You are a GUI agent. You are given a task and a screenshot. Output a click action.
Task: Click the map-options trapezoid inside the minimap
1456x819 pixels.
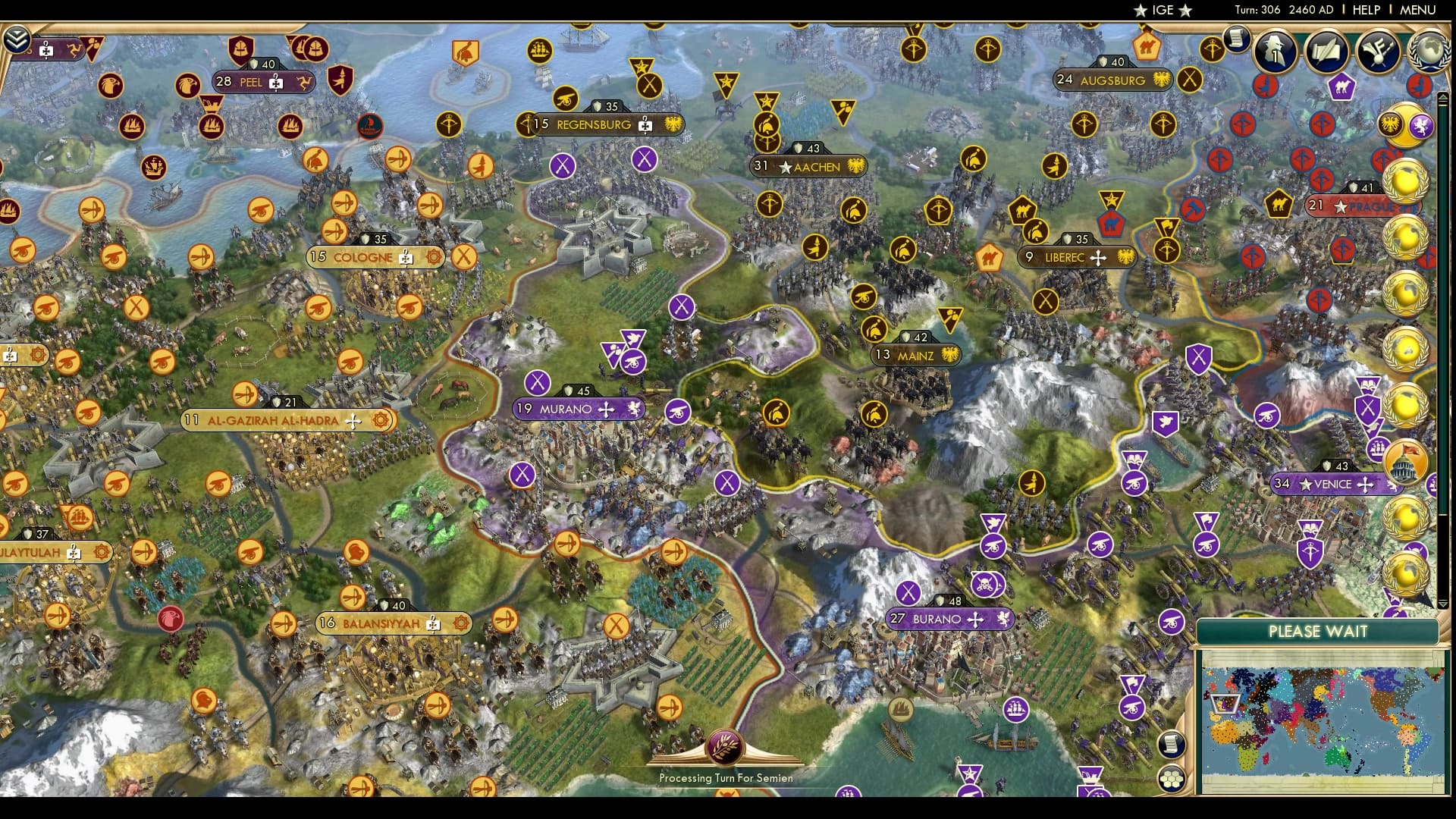pyautogui.click(x=1225, y=703)
